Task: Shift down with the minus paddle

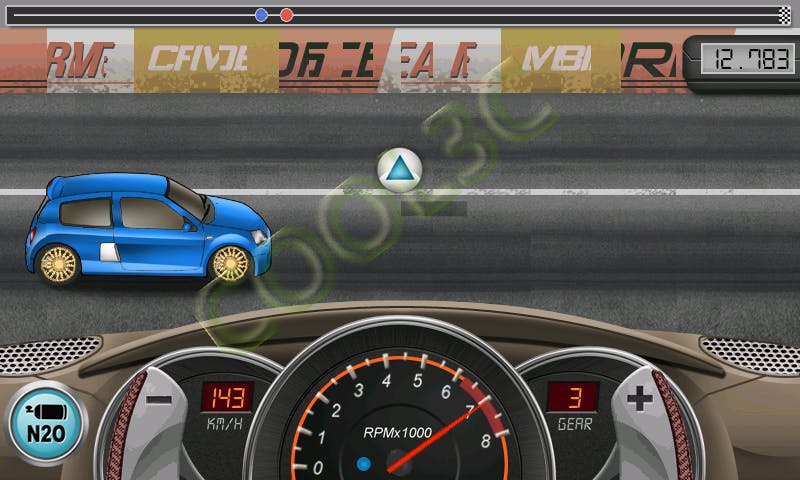Action: (x=158, y=402)
